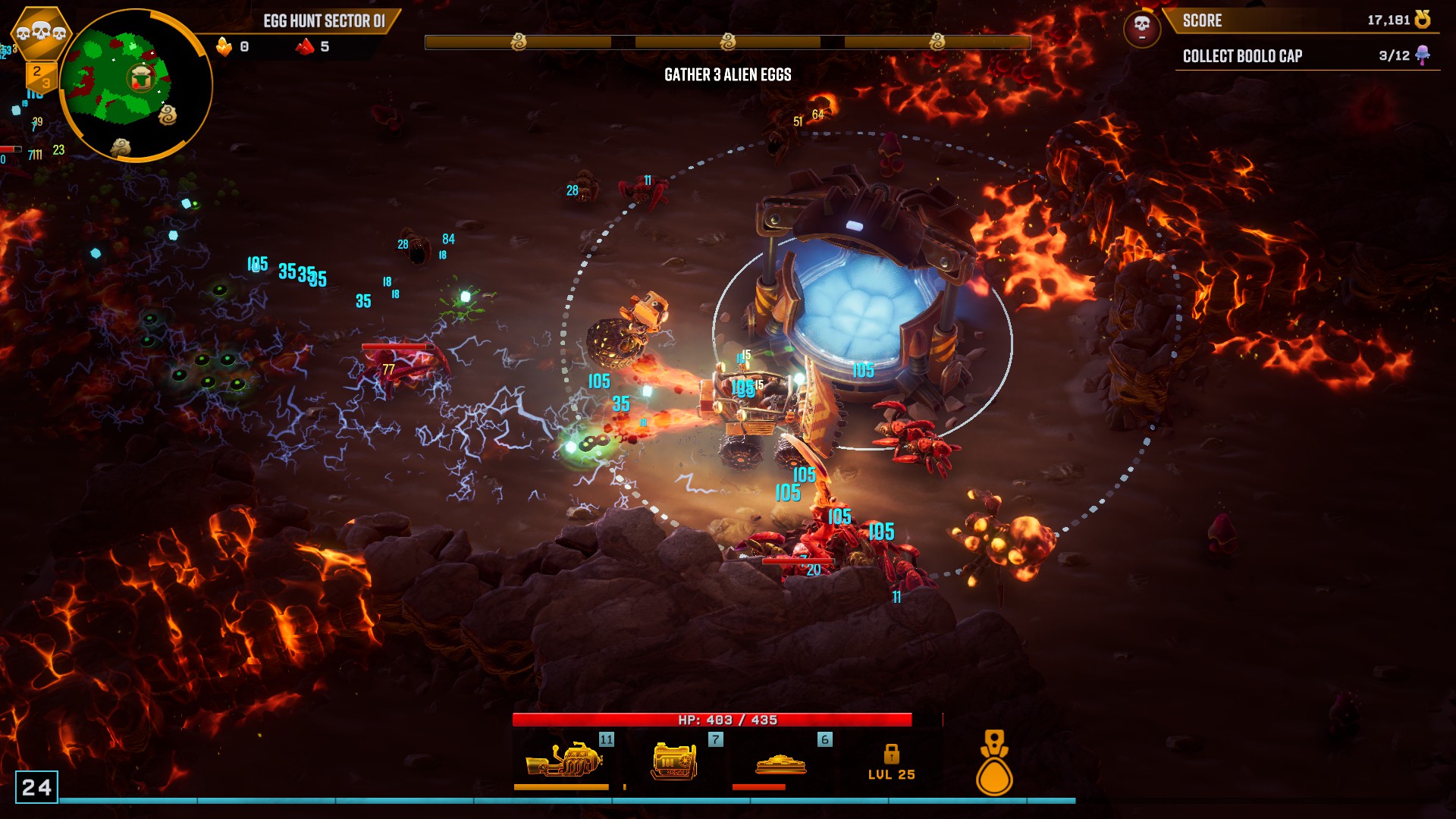Screen dimensions: 1456x819
Task: Select the level 7 engine weapon slot
Action: [x=675, y=758]
